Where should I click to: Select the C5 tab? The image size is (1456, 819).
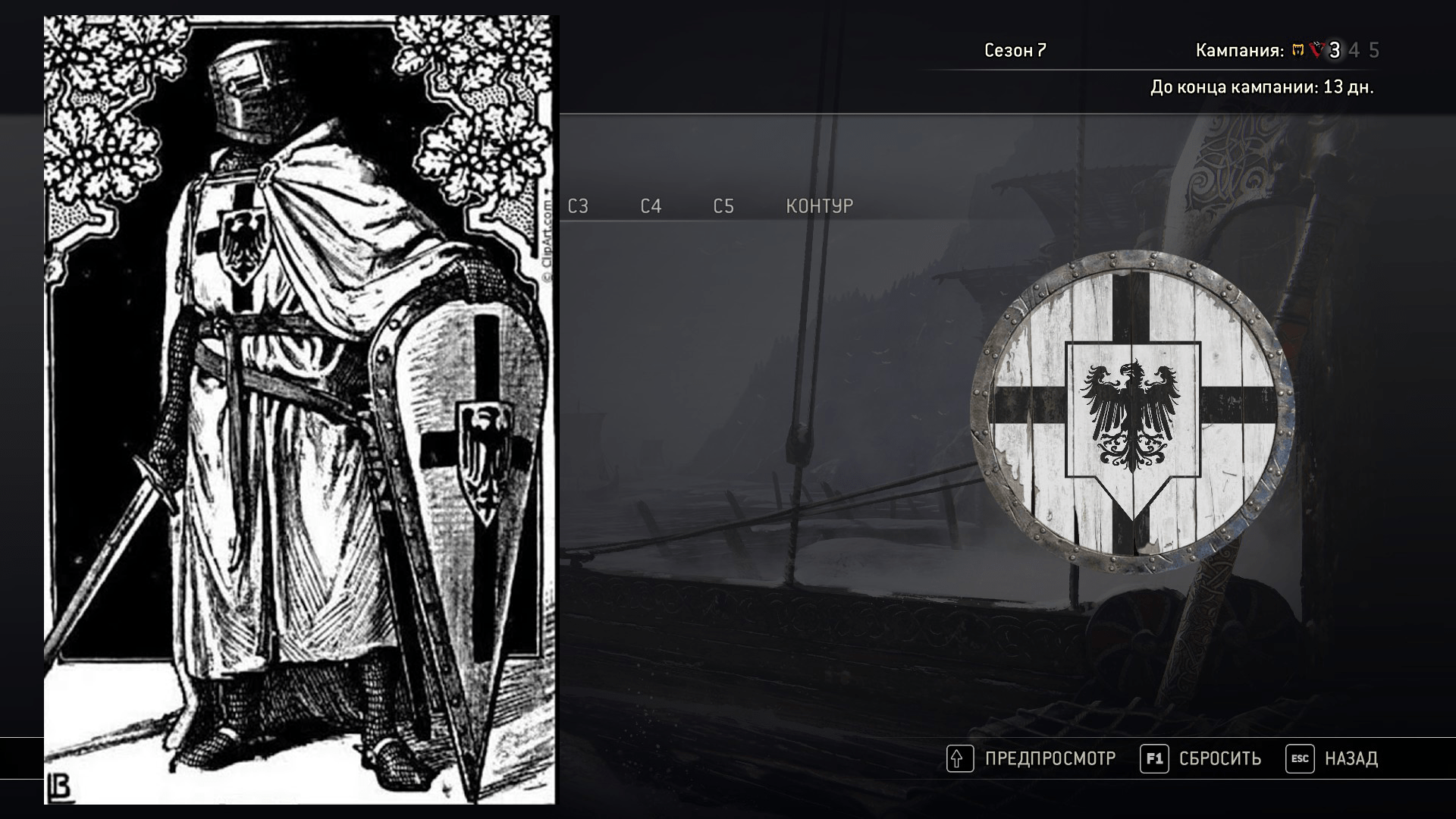tap(723, 206)
